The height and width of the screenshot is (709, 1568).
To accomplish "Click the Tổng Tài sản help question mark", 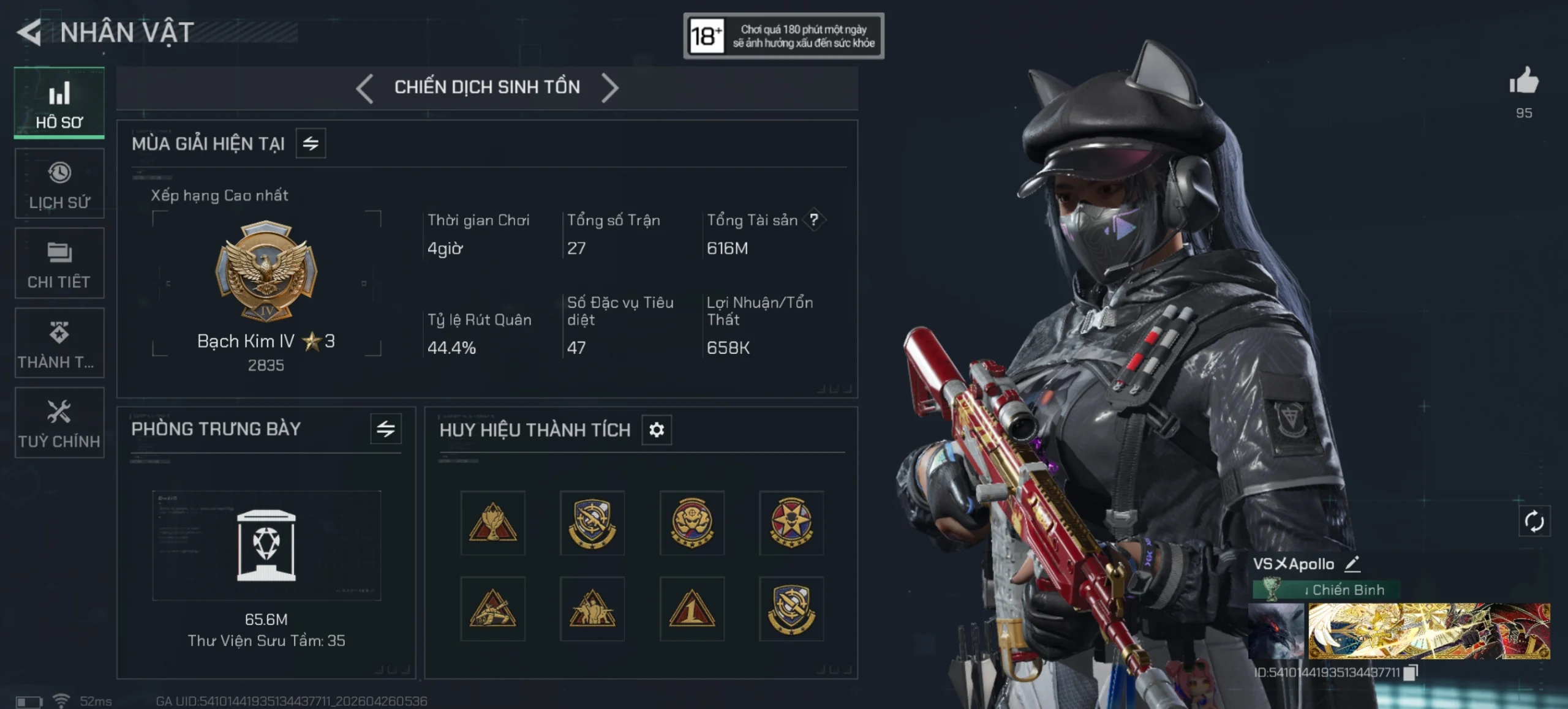I will [x=814, y=220].
